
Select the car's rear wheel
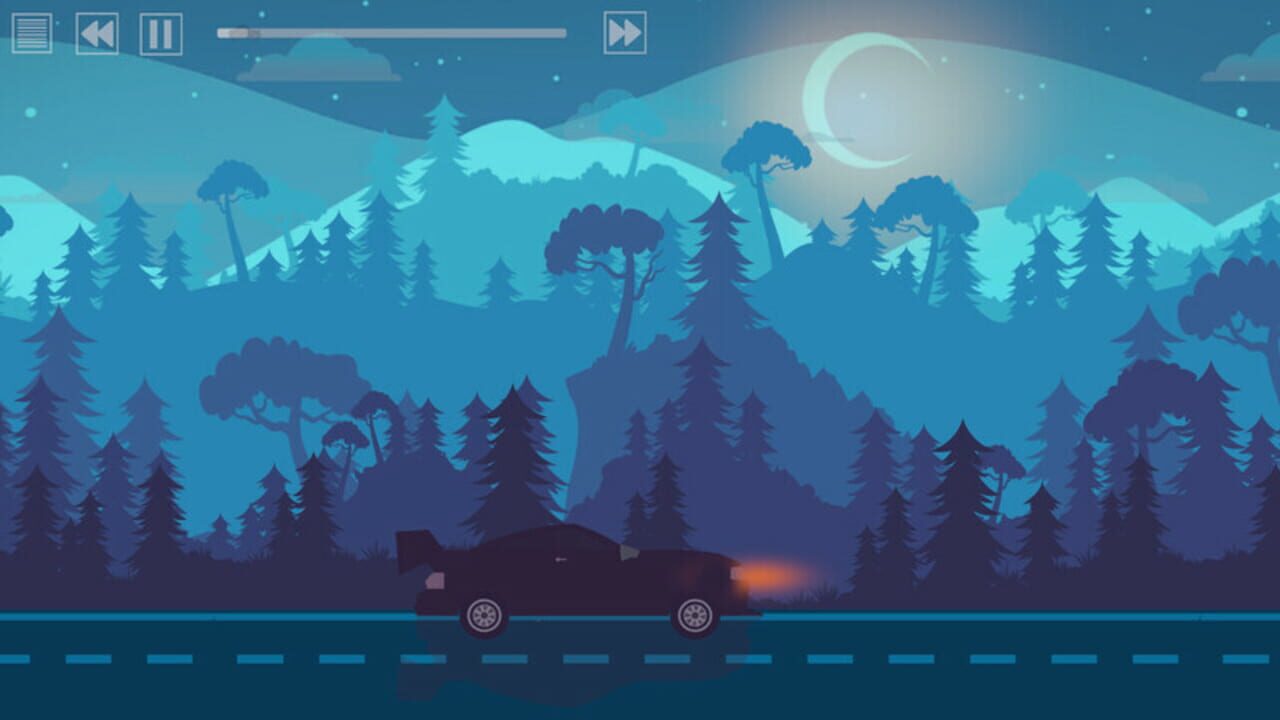(x=483, y=616)
